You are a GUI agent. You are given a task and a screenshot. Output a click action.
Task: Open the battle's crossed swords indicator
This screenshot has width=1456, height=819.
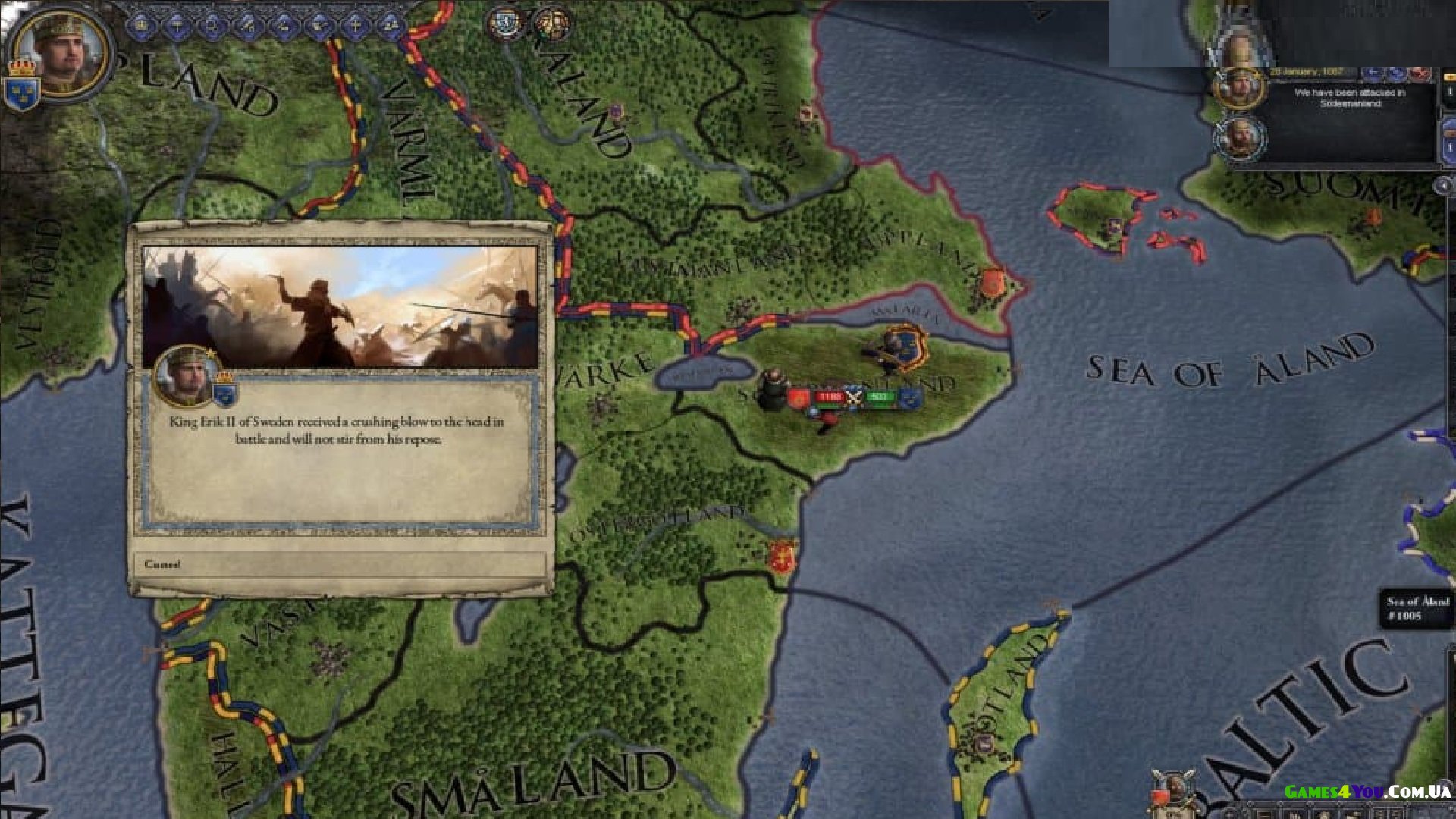coord(855,397)
